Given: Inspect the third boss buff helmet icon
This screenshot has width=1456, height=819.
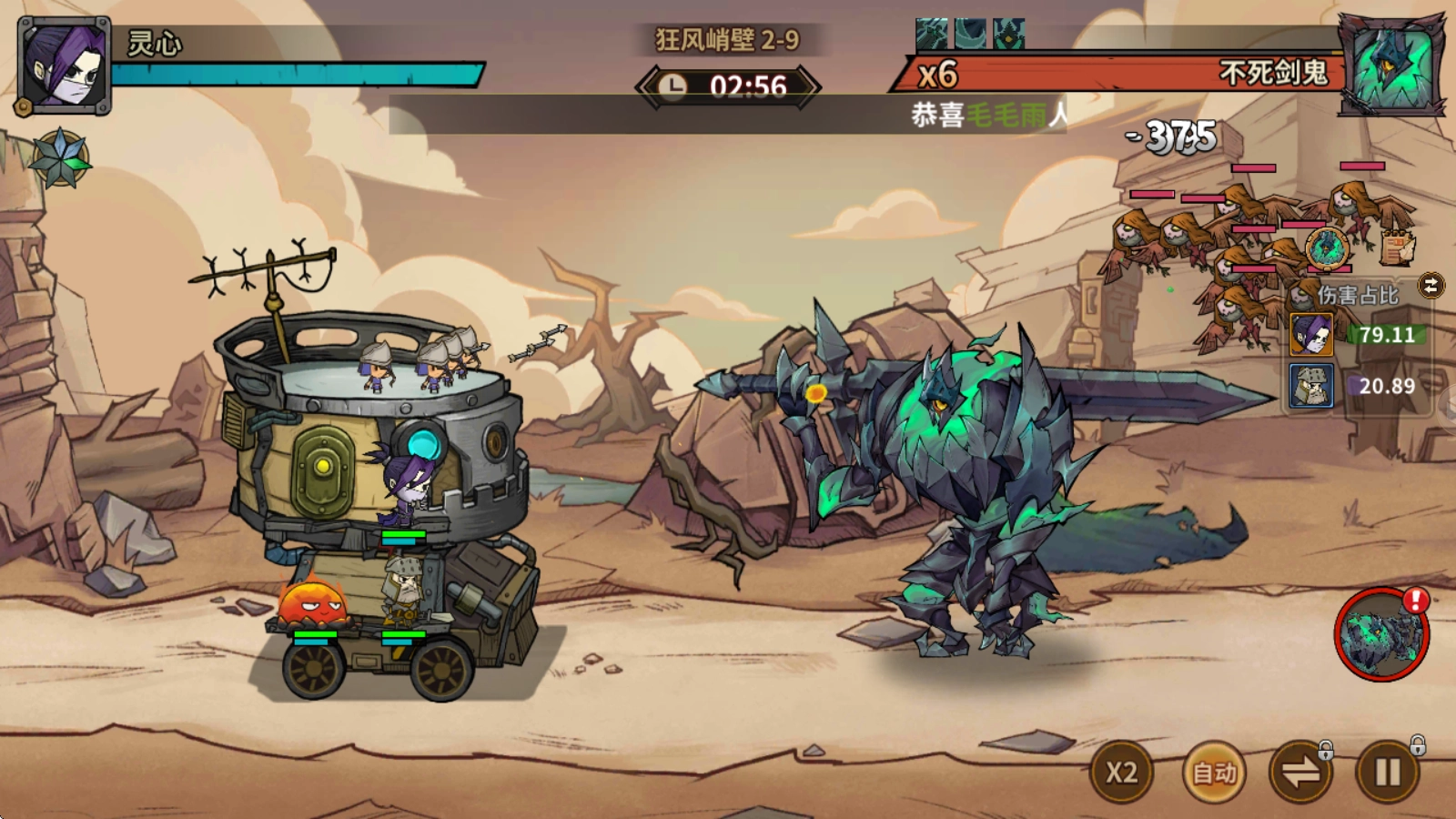Looking at the screenshot, I should (x=1008, y=34).
